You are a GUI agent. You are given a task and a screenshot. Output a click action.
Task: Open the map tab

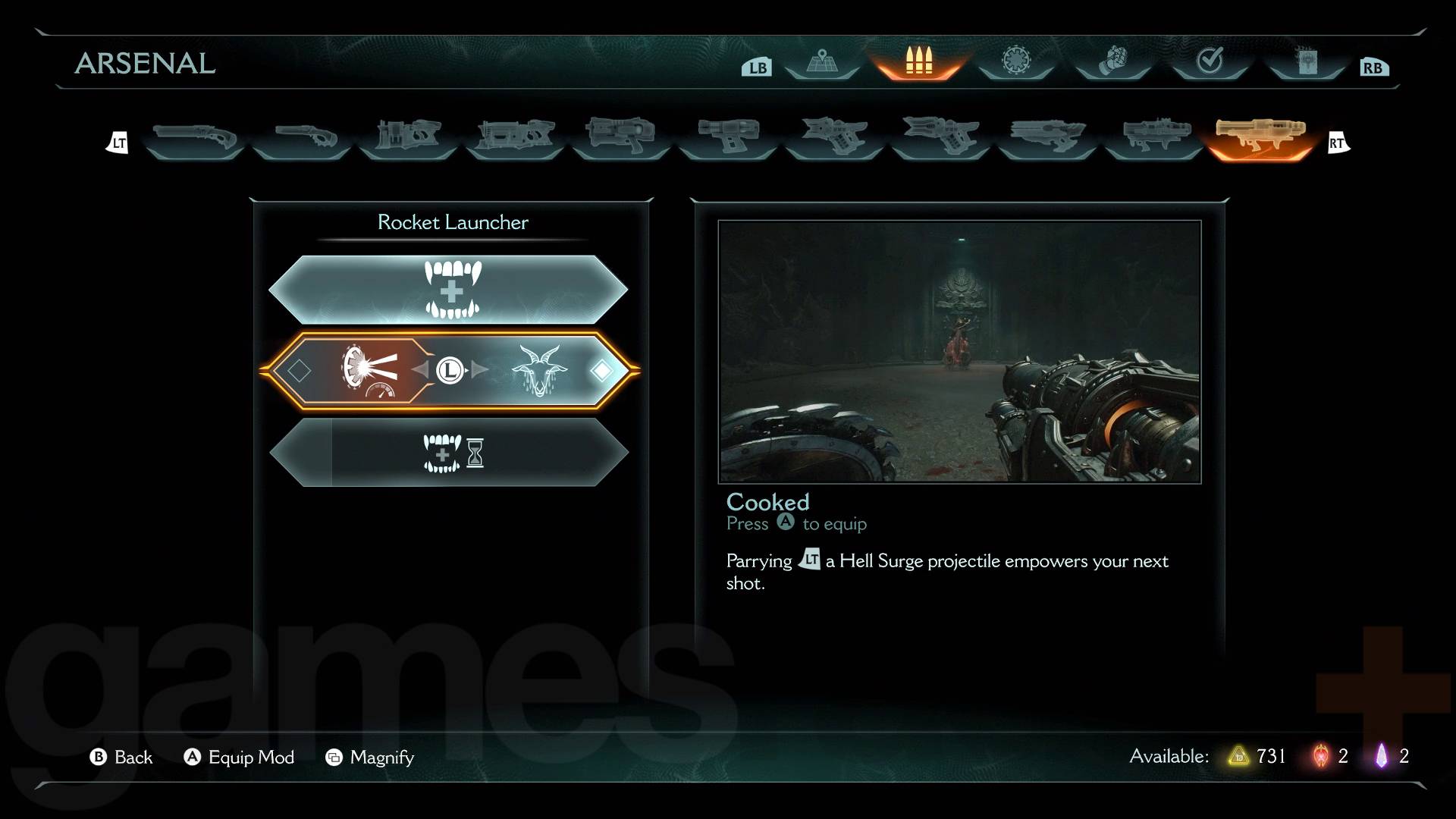point(822,61)
